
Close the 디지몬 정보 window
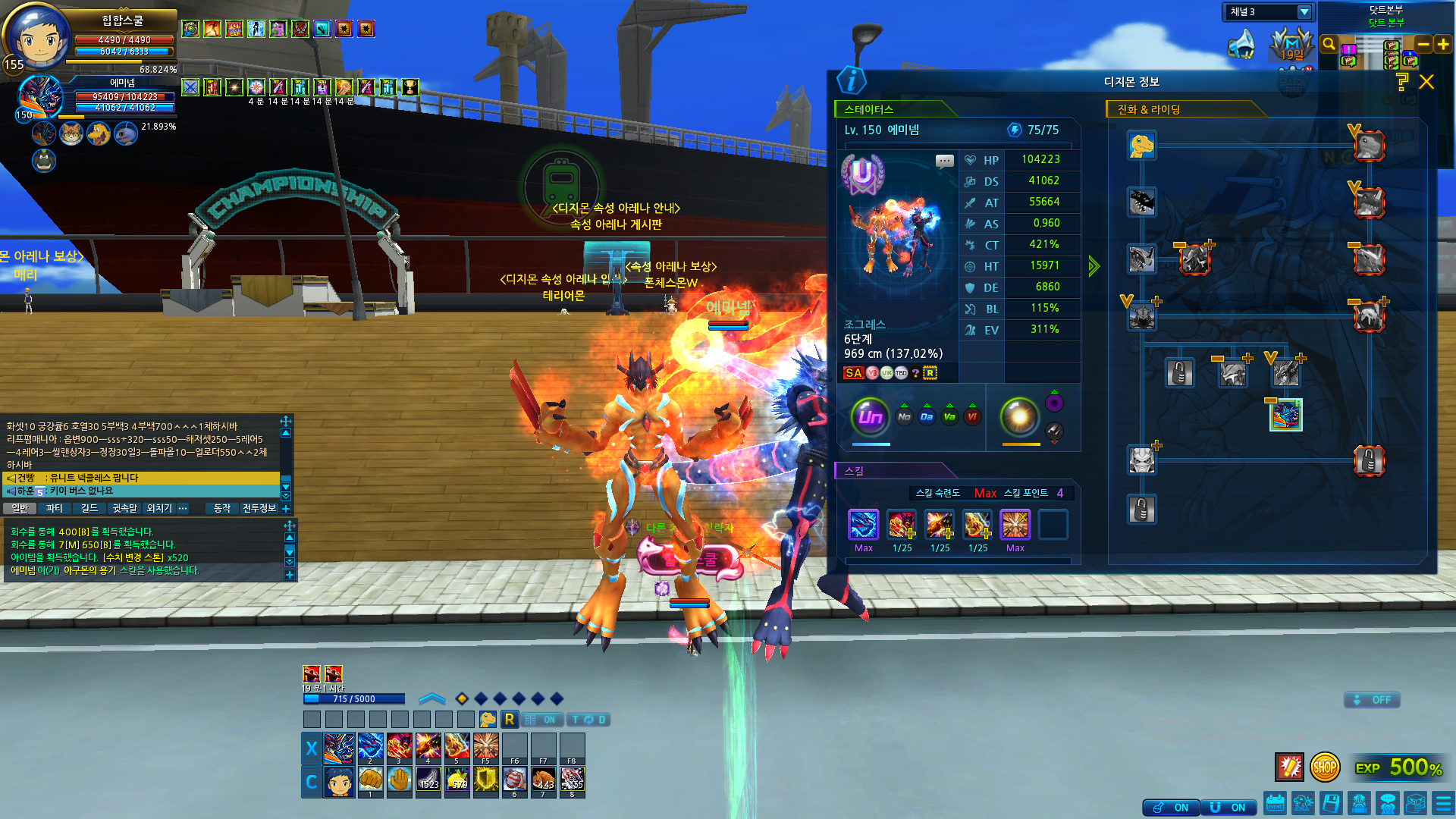[x=1426, y=82]
